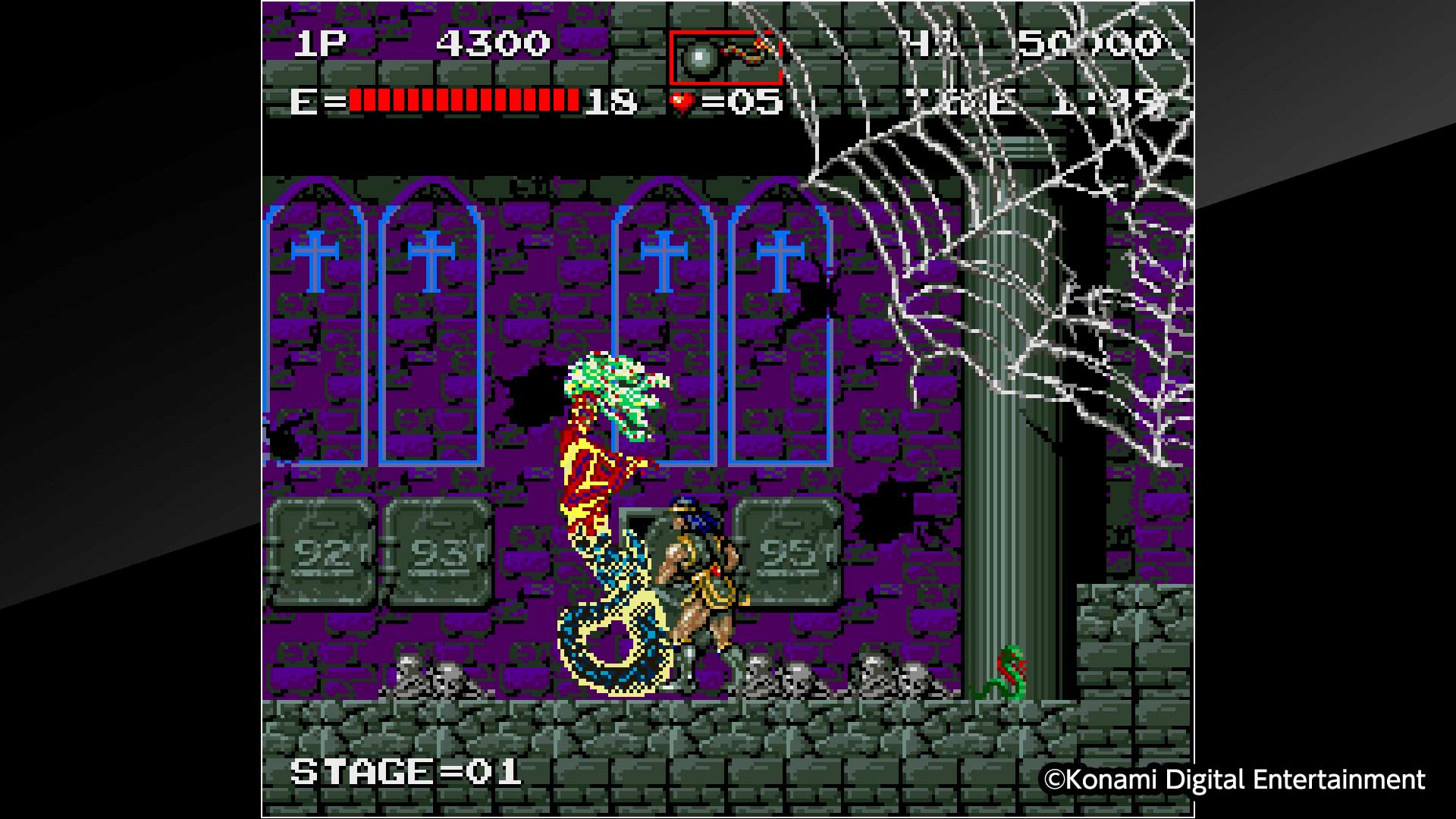Click the TIME display in the HUD
Image resolution: width=1456 pixels, height=819 pixels.
click(1016, 101)
